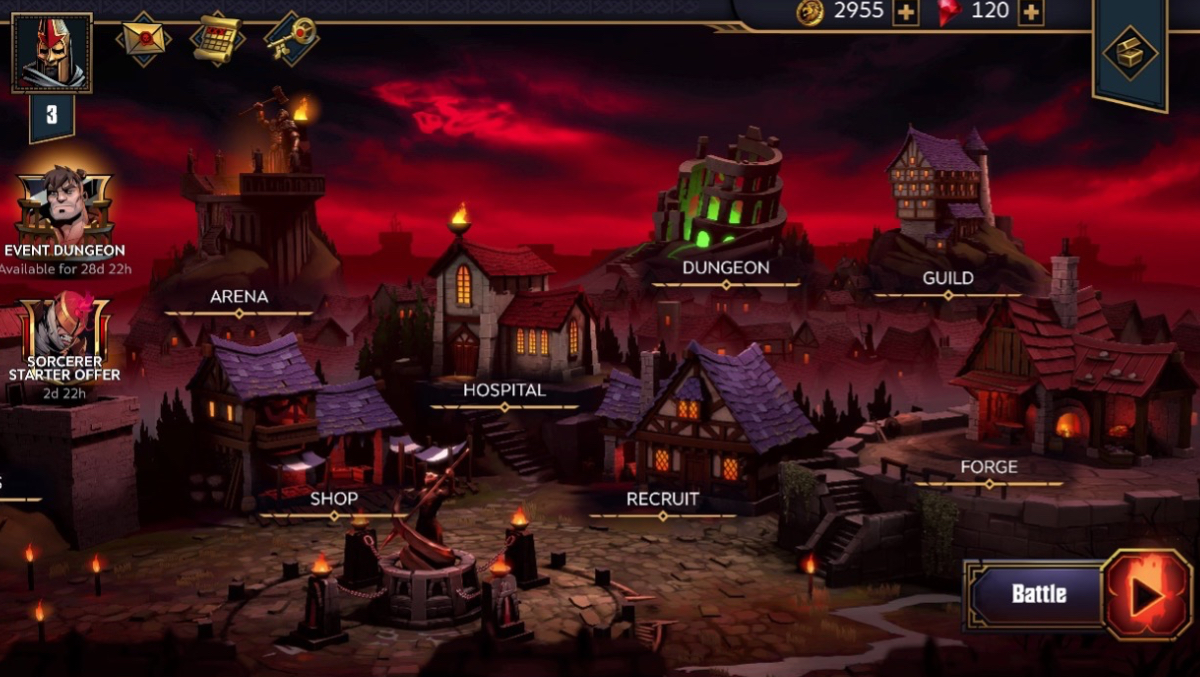Open the golden key icon
This screenshot has width=1200, height=677.
point(291,39)
